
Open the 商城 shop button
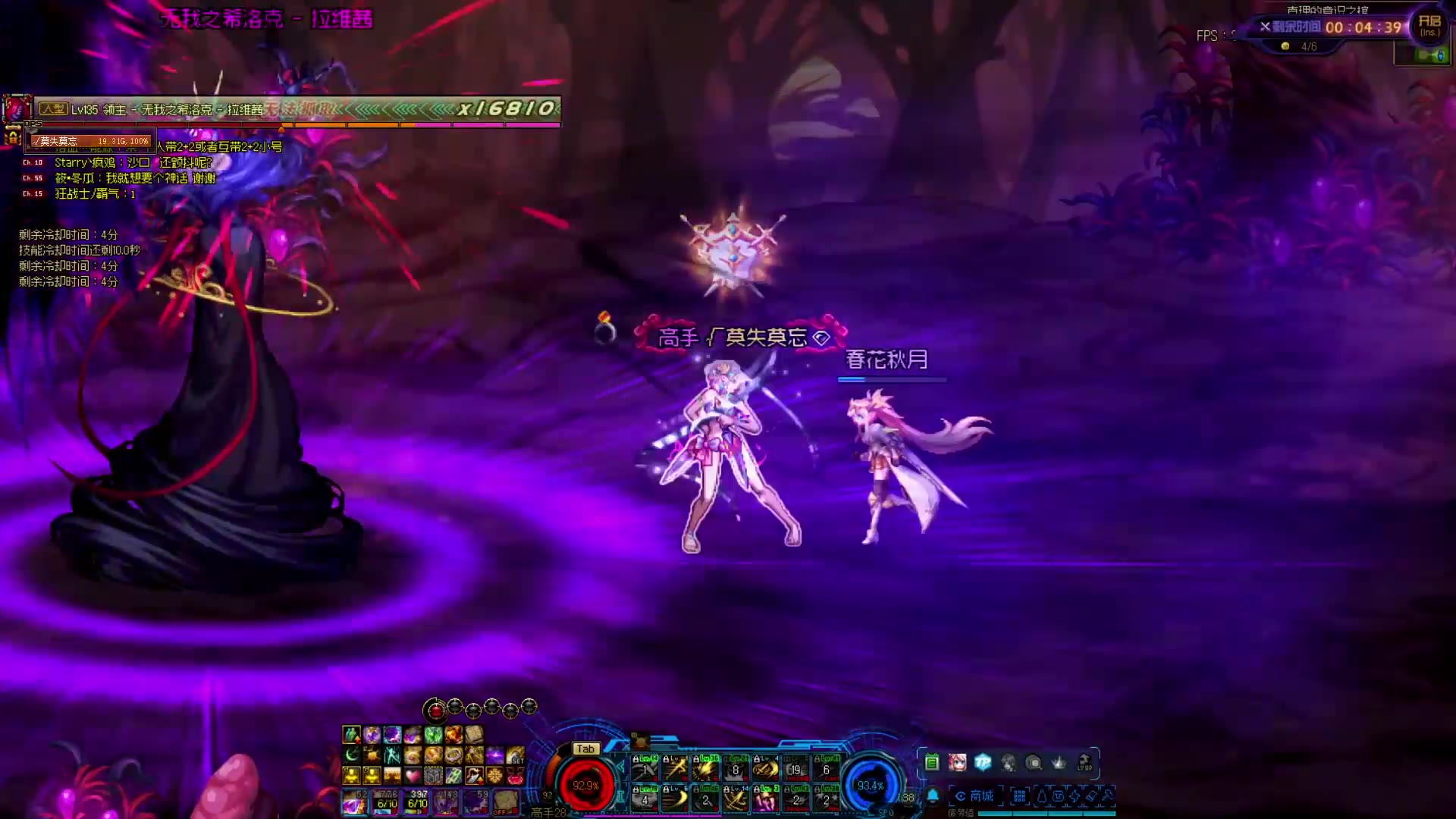(975, 796)
